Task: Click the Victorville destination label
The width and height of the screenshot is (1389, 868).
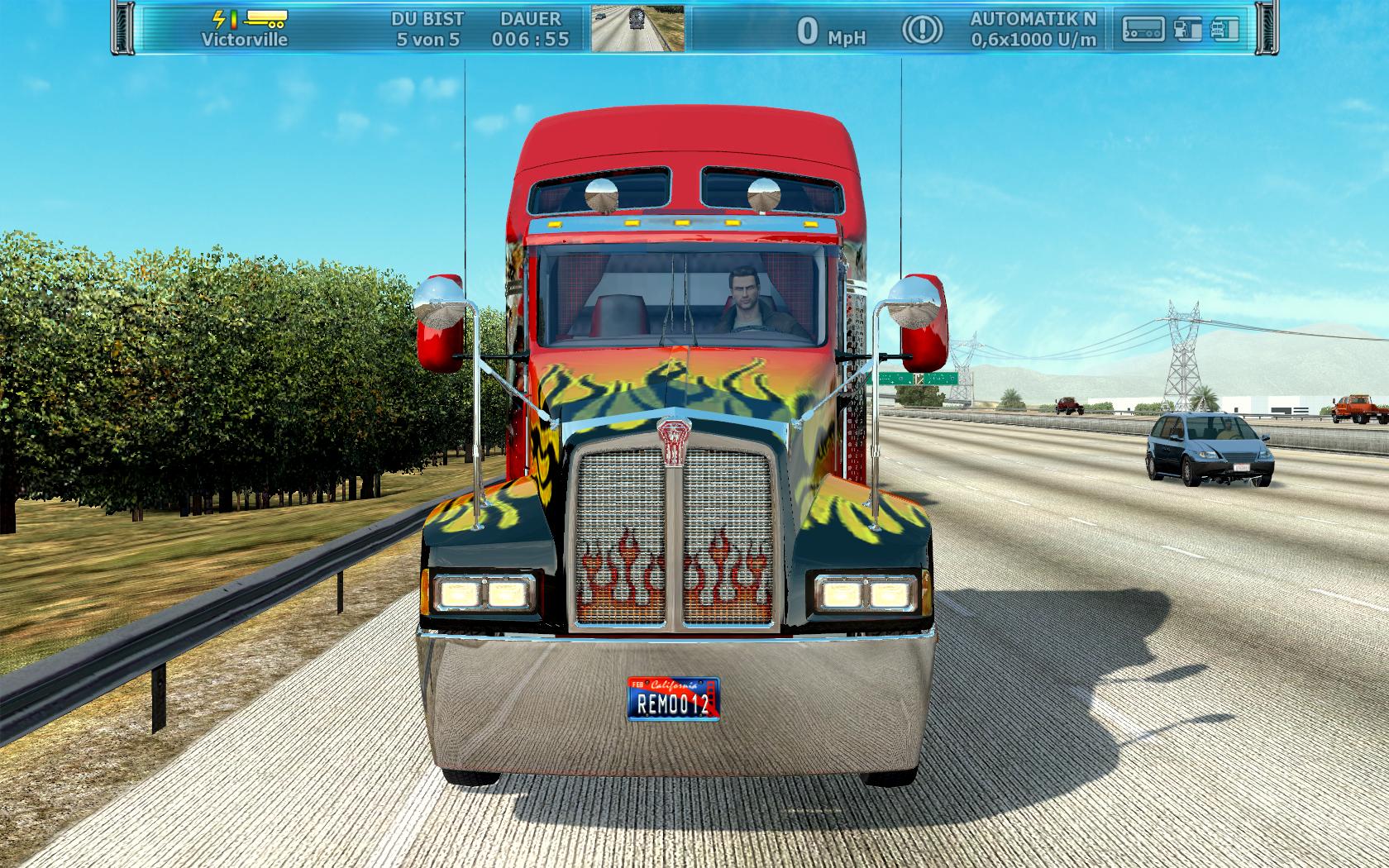Action: (245, 39)
